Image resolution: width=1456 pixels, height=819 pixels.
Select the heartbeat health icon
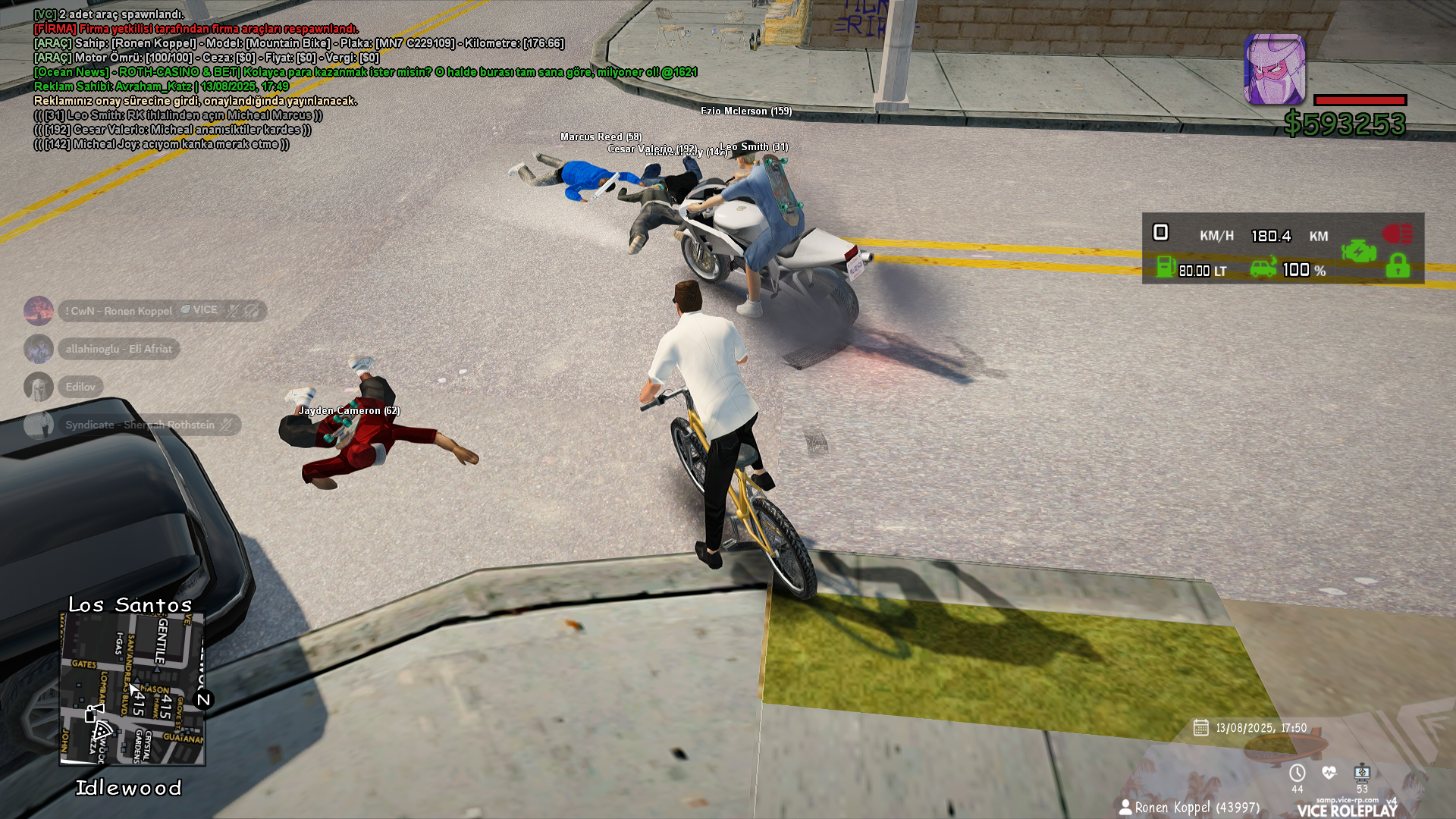click(1329, 773)
